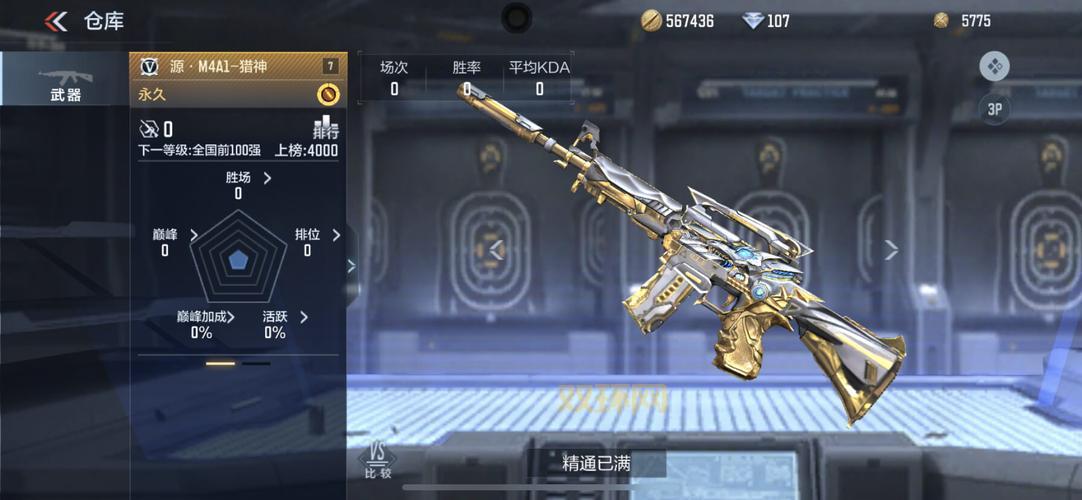Show the next weapon with right arrow
The height and width of the screenshot is (500, 1082).
(x=891, y=250)
